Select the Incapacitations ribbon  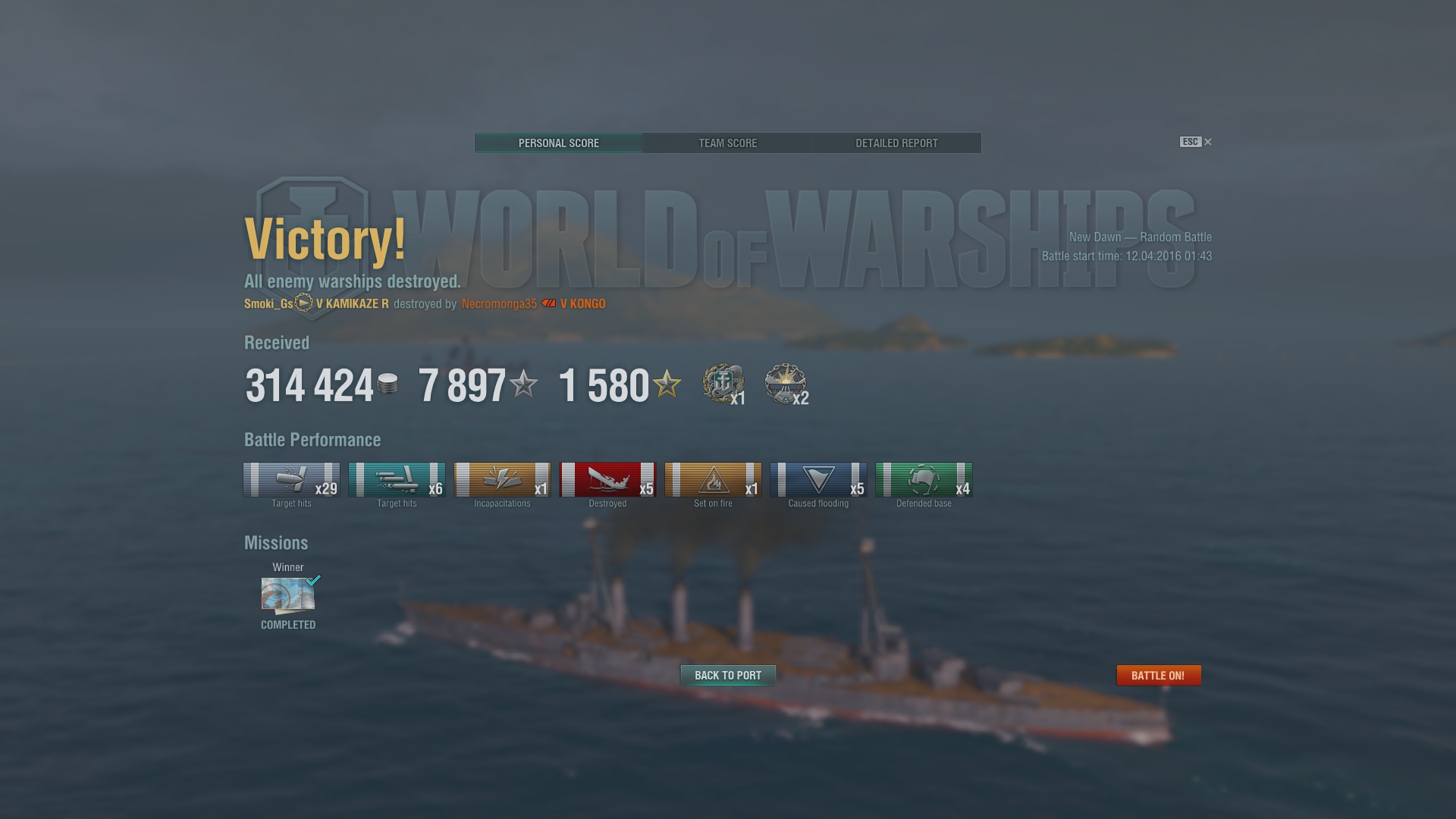(x=502, y=480)
